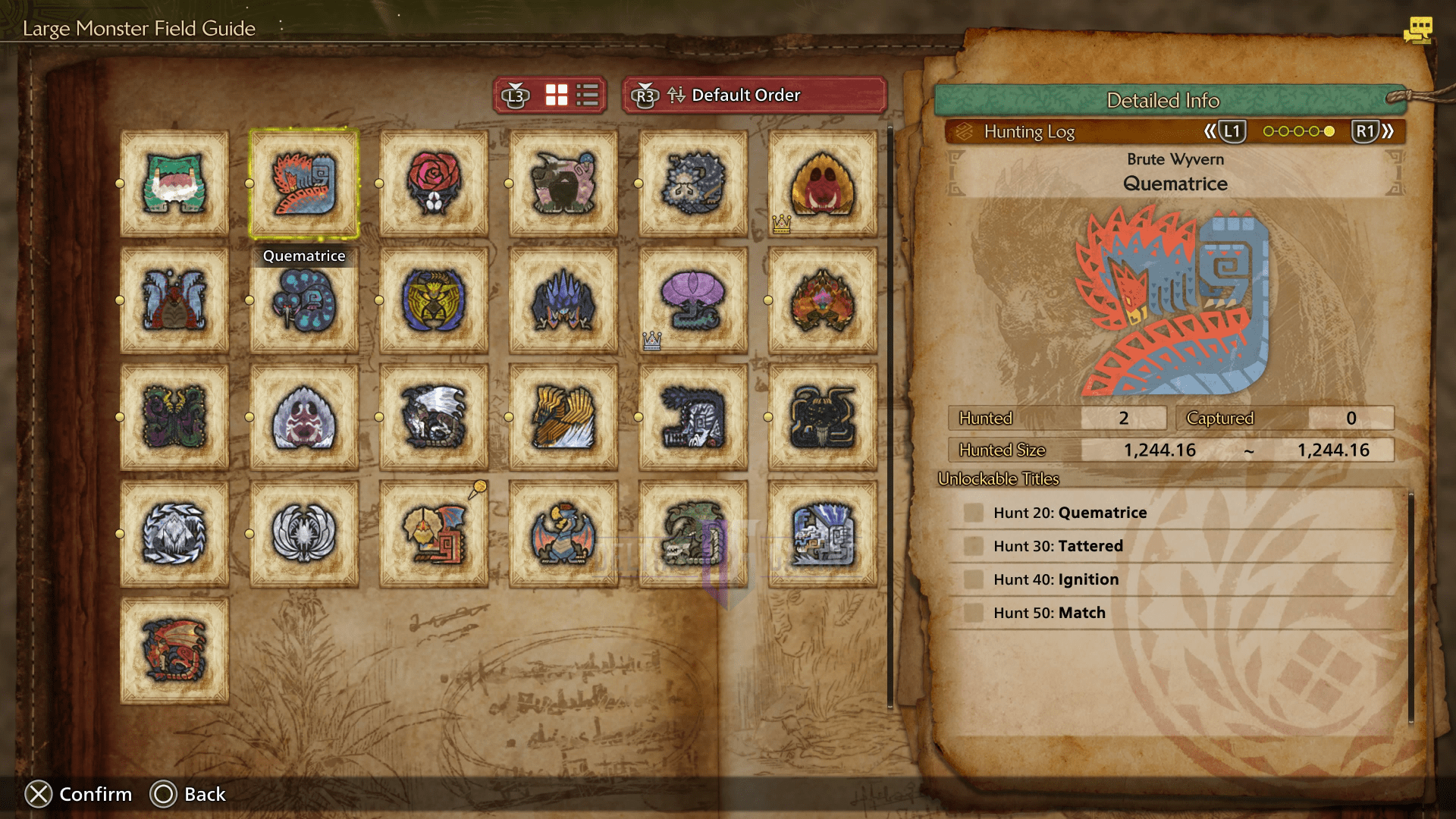Select the Rathalos icon in the bottom row

pyautogui.click(x=174, y=652)
